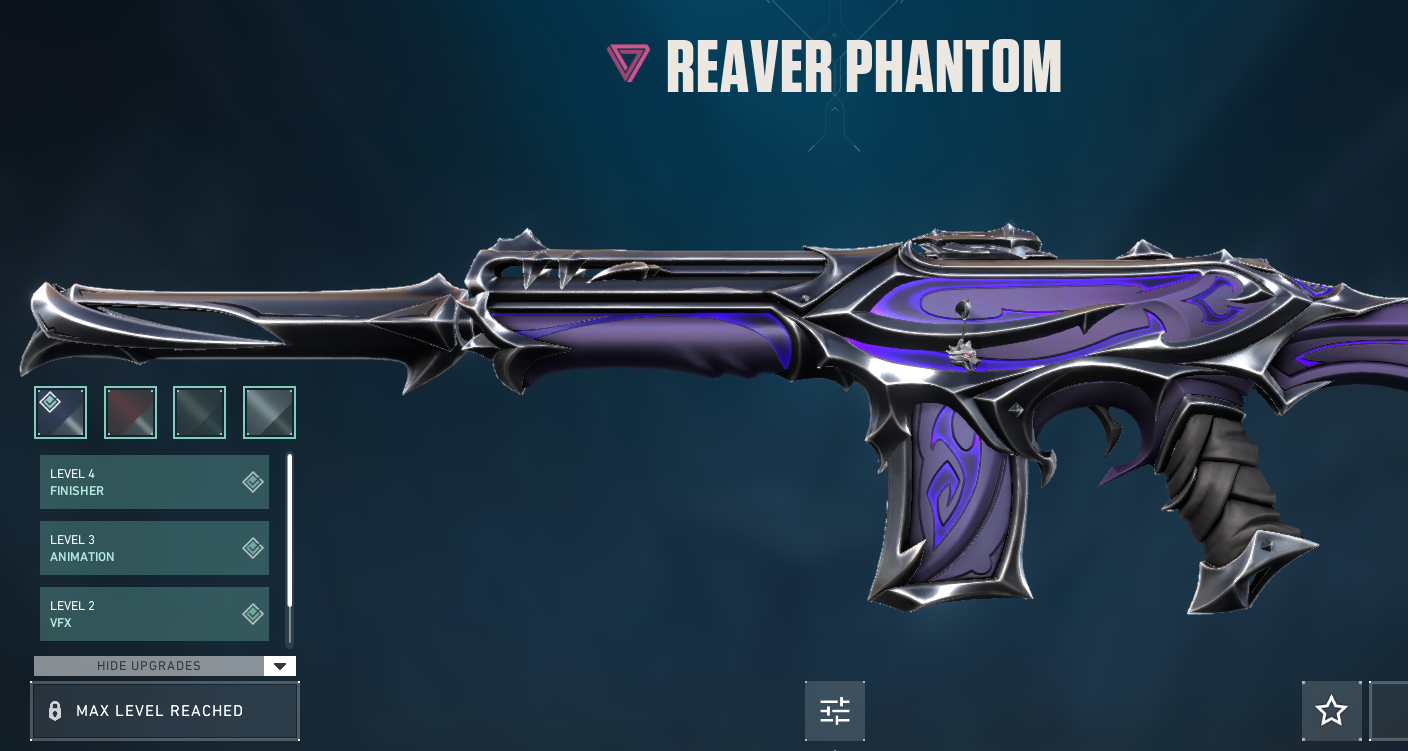
Task: Select the Level 3 Animation upgrade
Action: point(154,548)
